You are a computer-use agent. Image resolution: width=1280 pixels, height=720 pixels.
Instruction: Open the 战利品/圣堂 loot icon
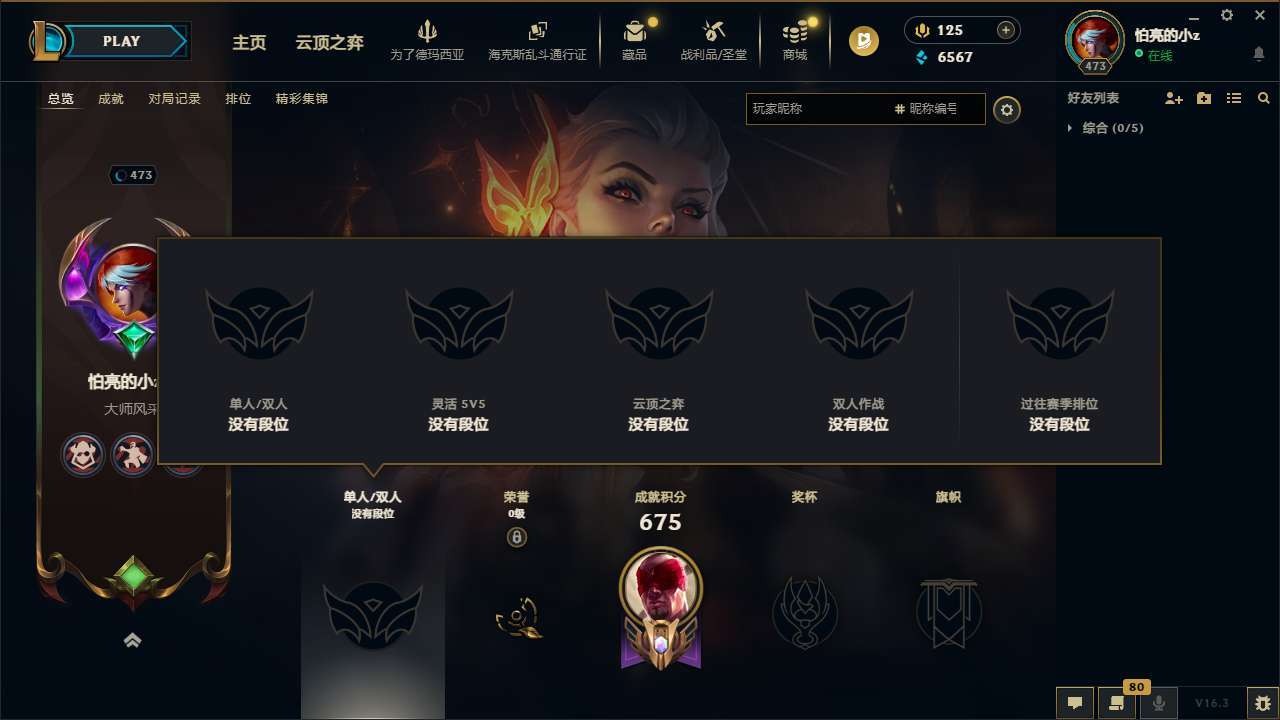pyautogui.click(x=712, y=40)
